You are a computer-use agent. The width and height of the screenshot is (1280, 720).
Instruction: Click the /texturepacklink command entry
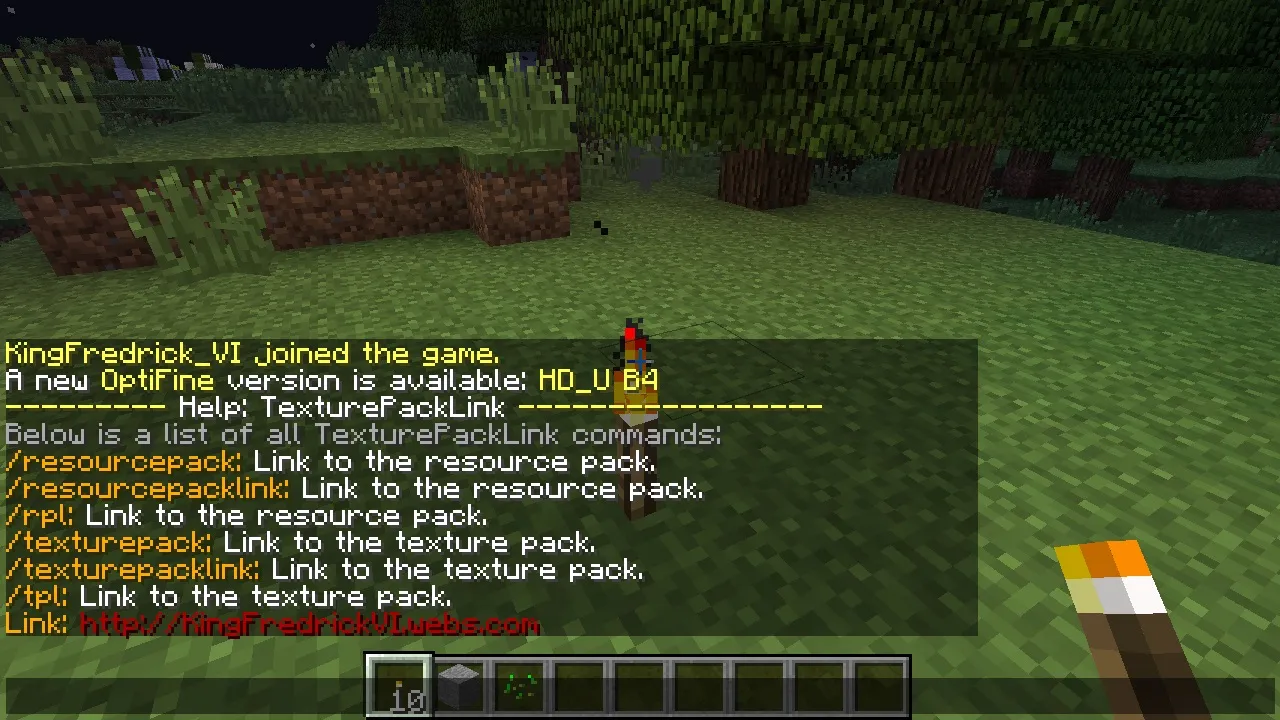(x=130, y=570)
